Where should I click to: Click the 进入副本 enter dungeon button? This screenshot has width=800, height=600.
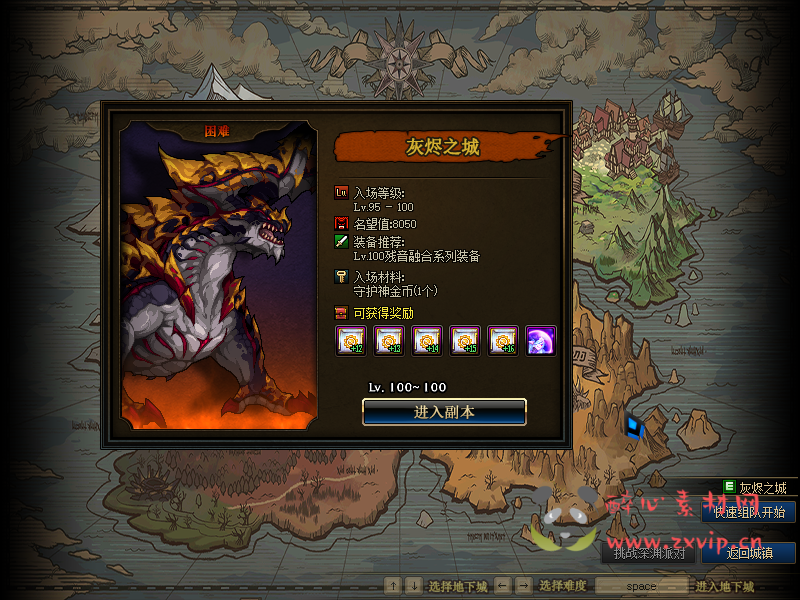(444, 412)
